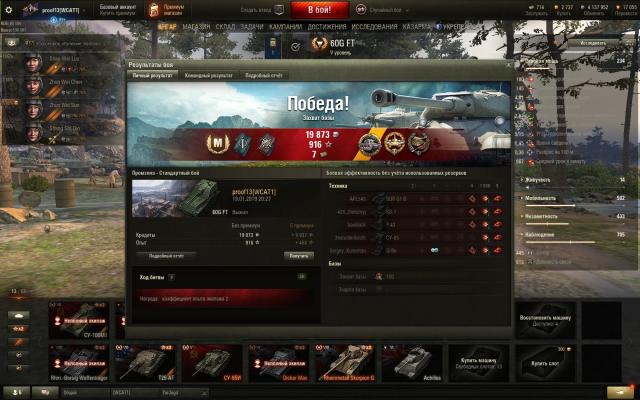Open the Восстановить машину tile
Viewport: 640px width, 400px height.
545,320
